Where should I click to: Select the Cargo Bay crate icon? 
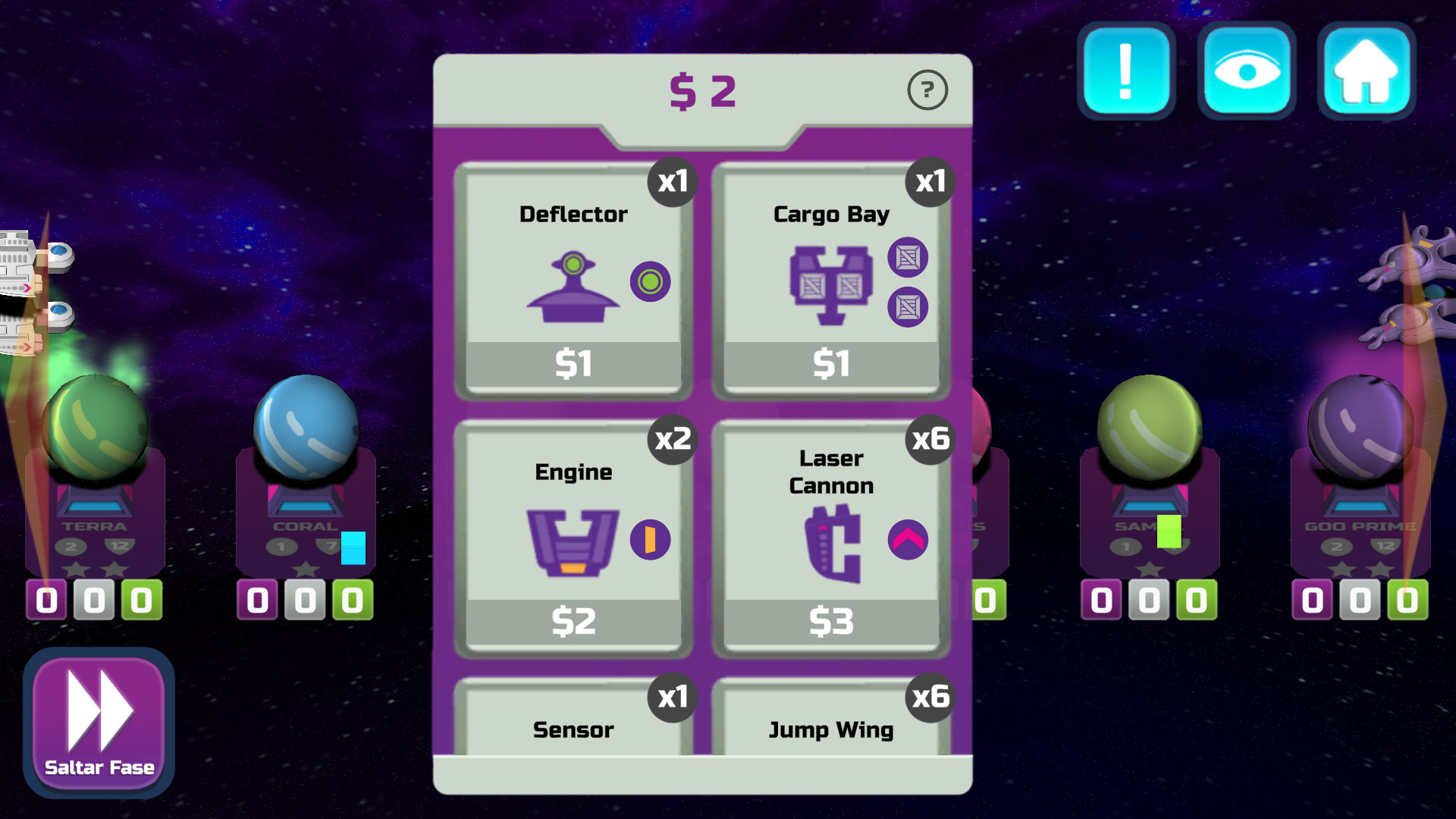[832, 284]
